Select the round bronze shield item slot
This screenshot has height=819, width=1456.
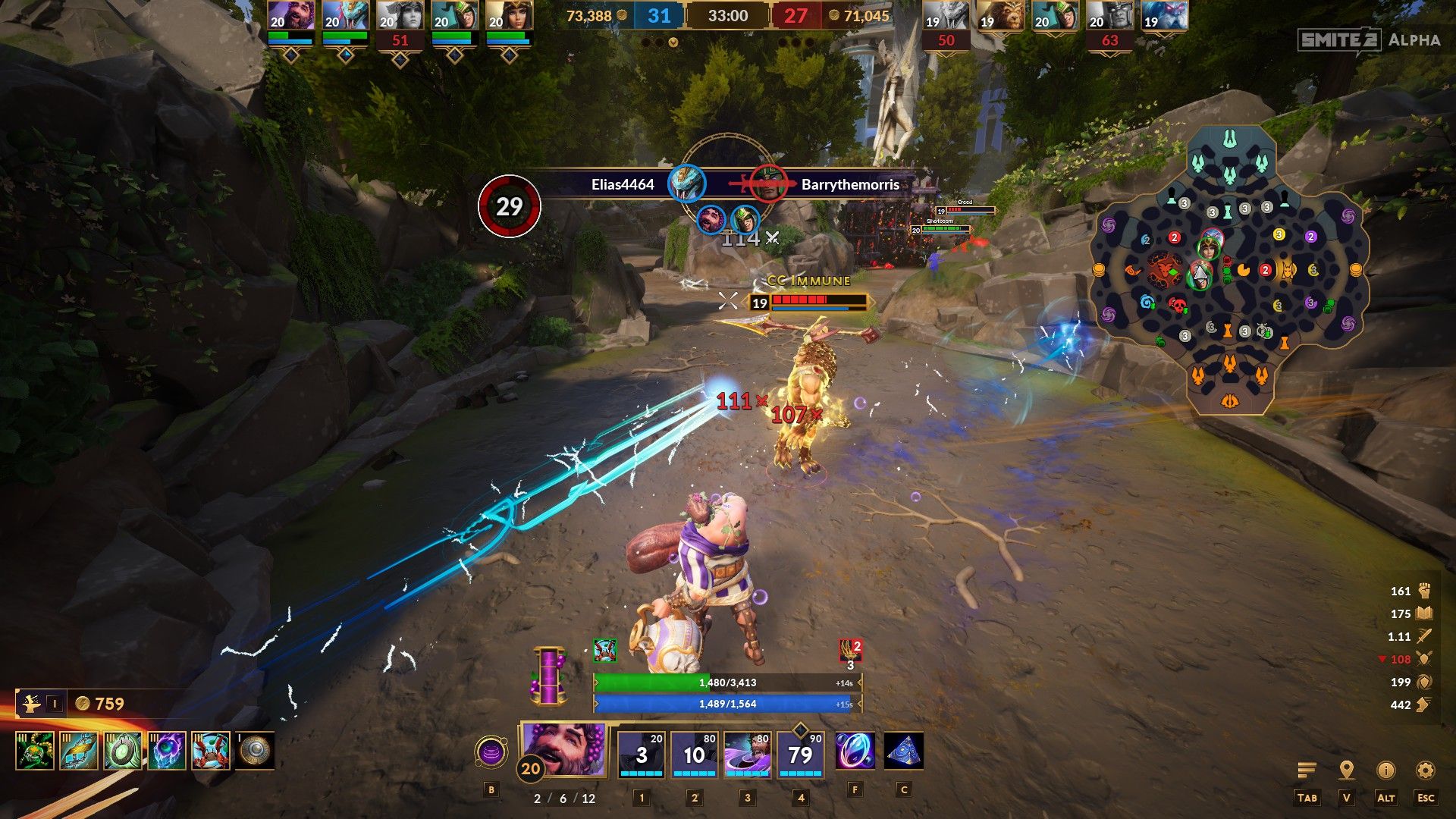255,751
